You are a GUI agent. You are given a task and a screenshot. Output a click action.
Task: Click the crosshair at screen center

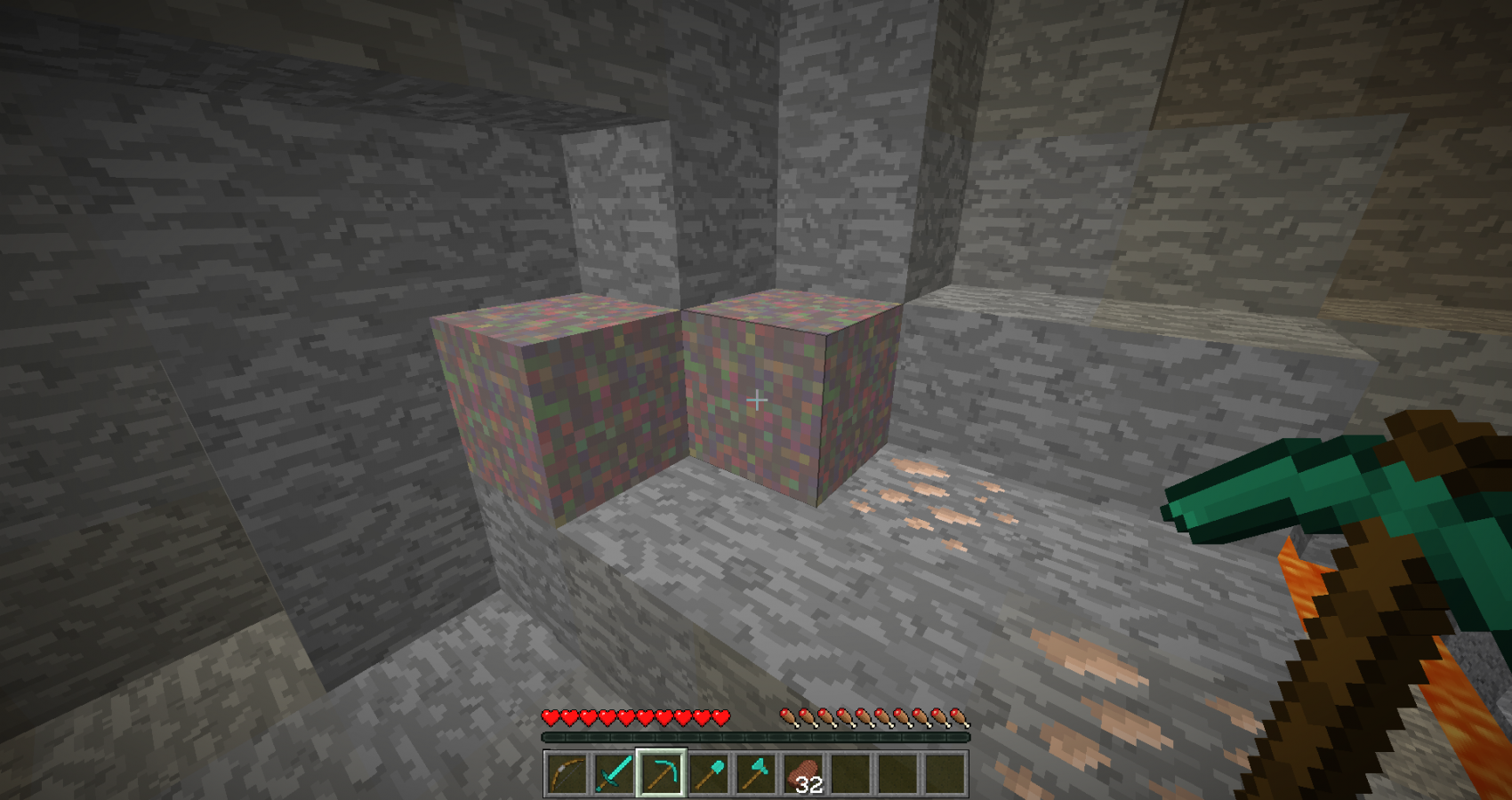756,400
